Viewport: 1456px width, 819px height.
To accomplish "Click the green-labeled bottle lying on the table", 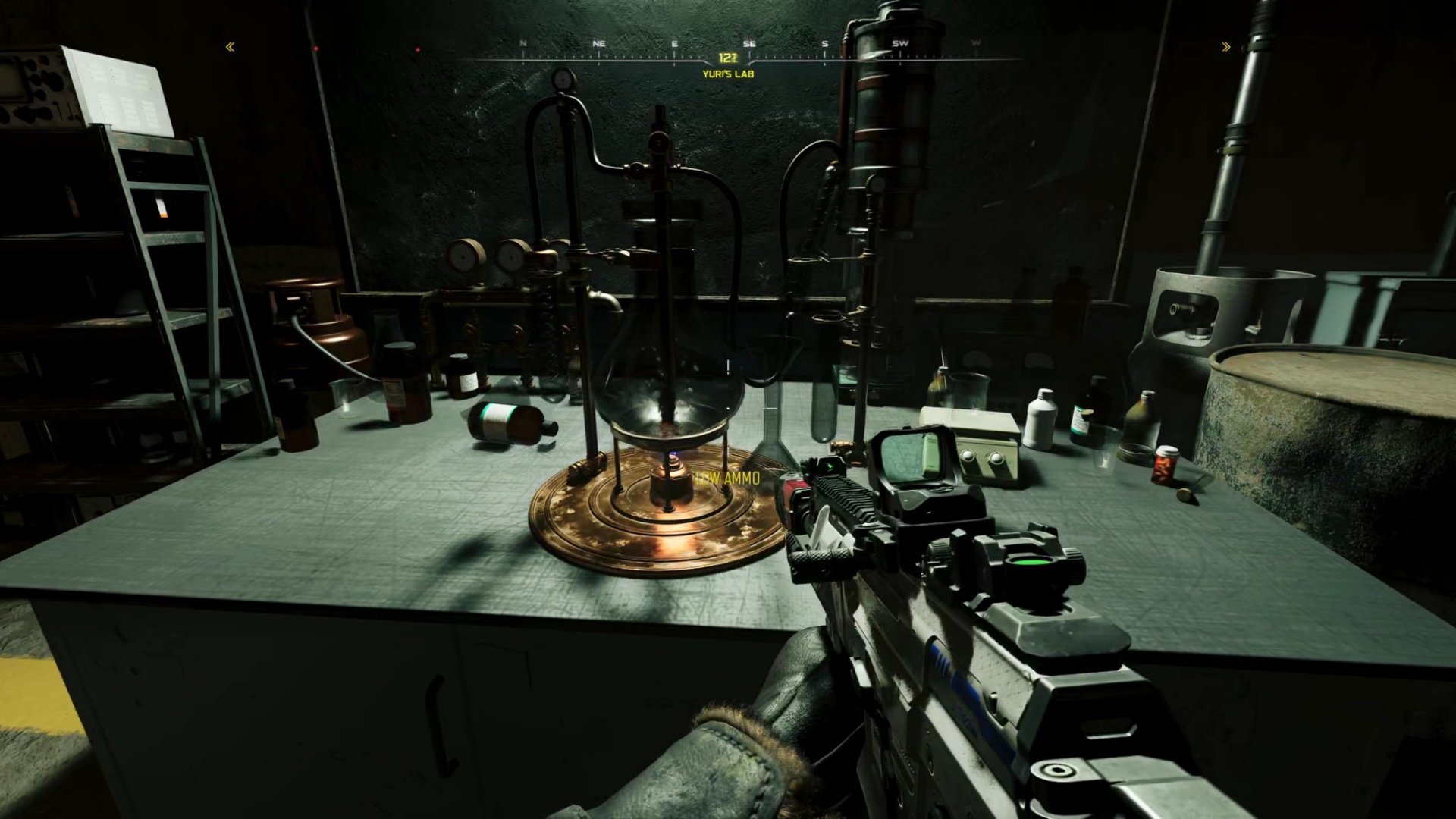I will [497, 413].
